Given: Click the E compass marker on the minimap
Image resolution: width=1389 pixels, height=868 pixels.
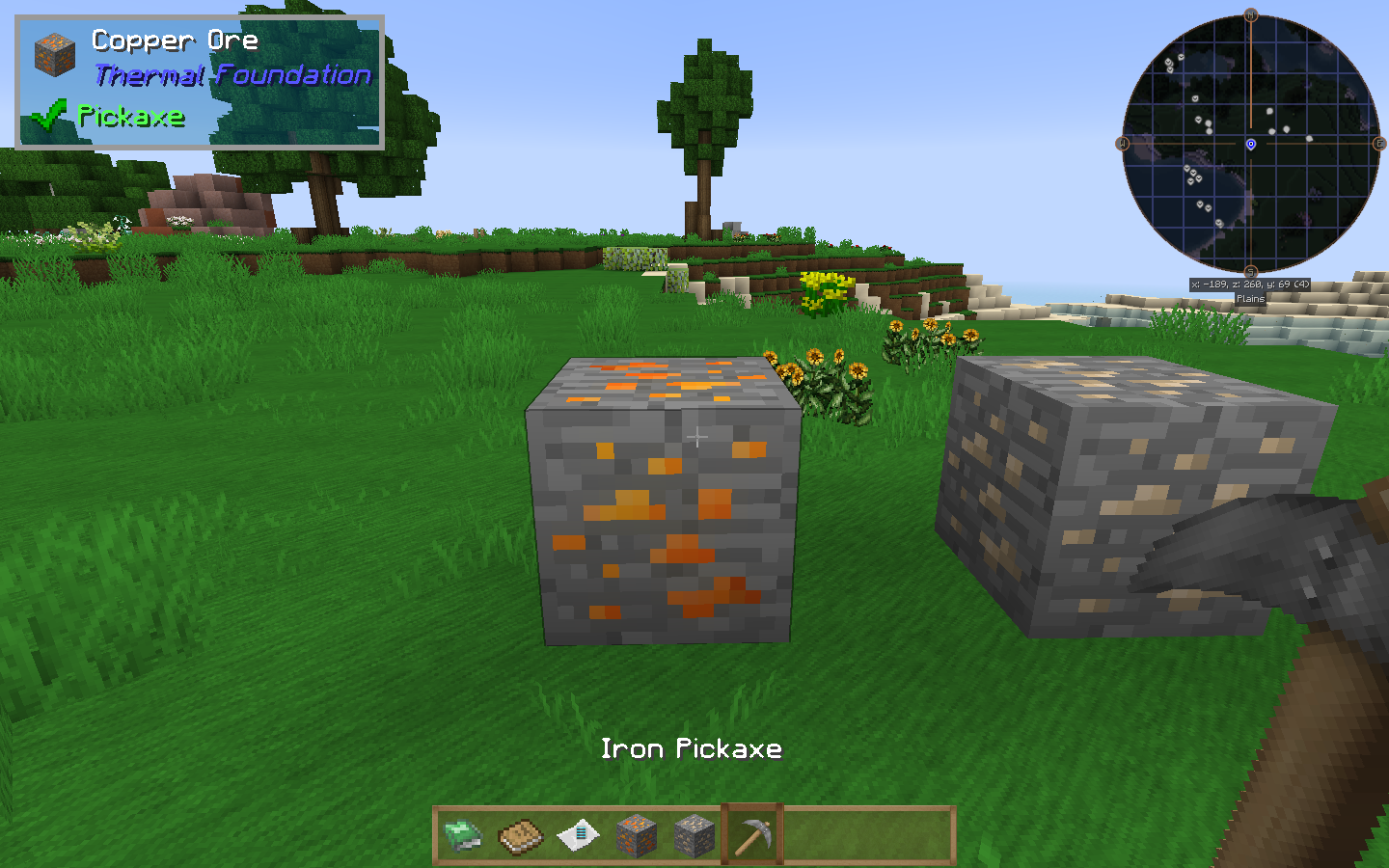Looking at the screenshot, I should click(x=1377, y=145).
